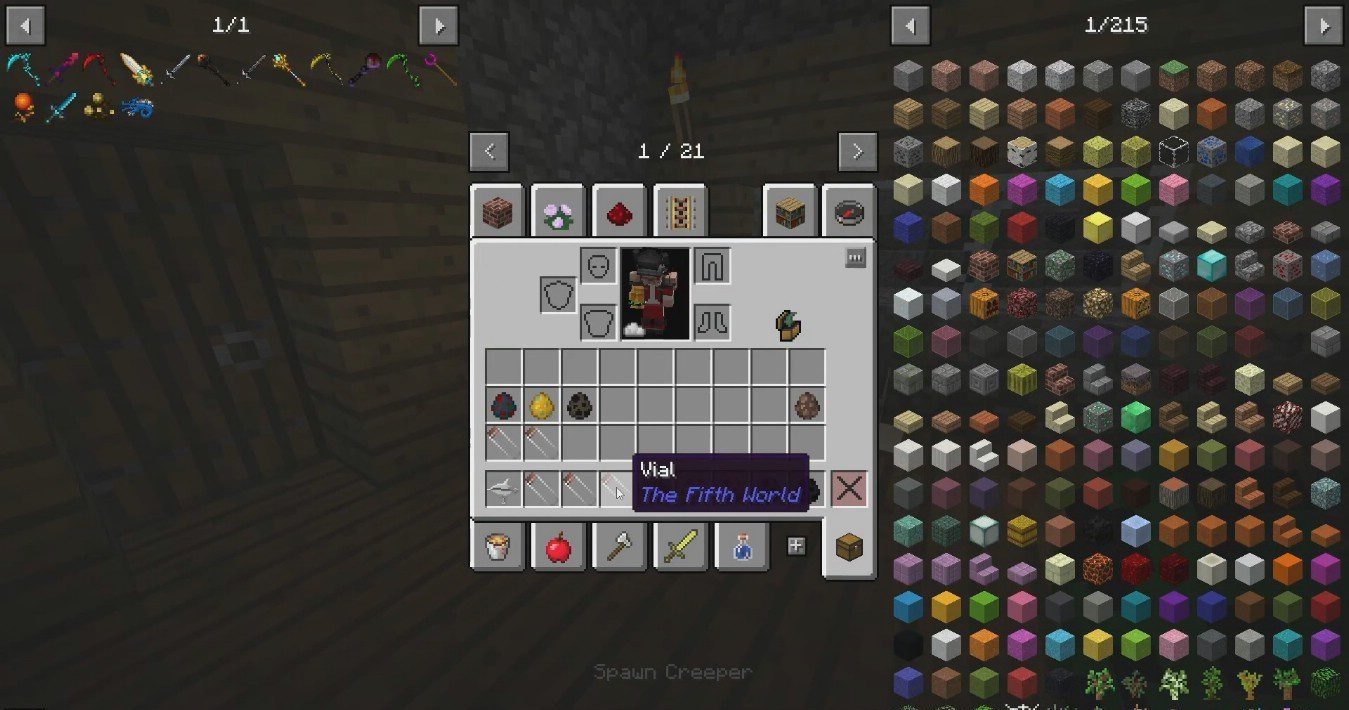Select the Tools axe tab

point(619,547)
